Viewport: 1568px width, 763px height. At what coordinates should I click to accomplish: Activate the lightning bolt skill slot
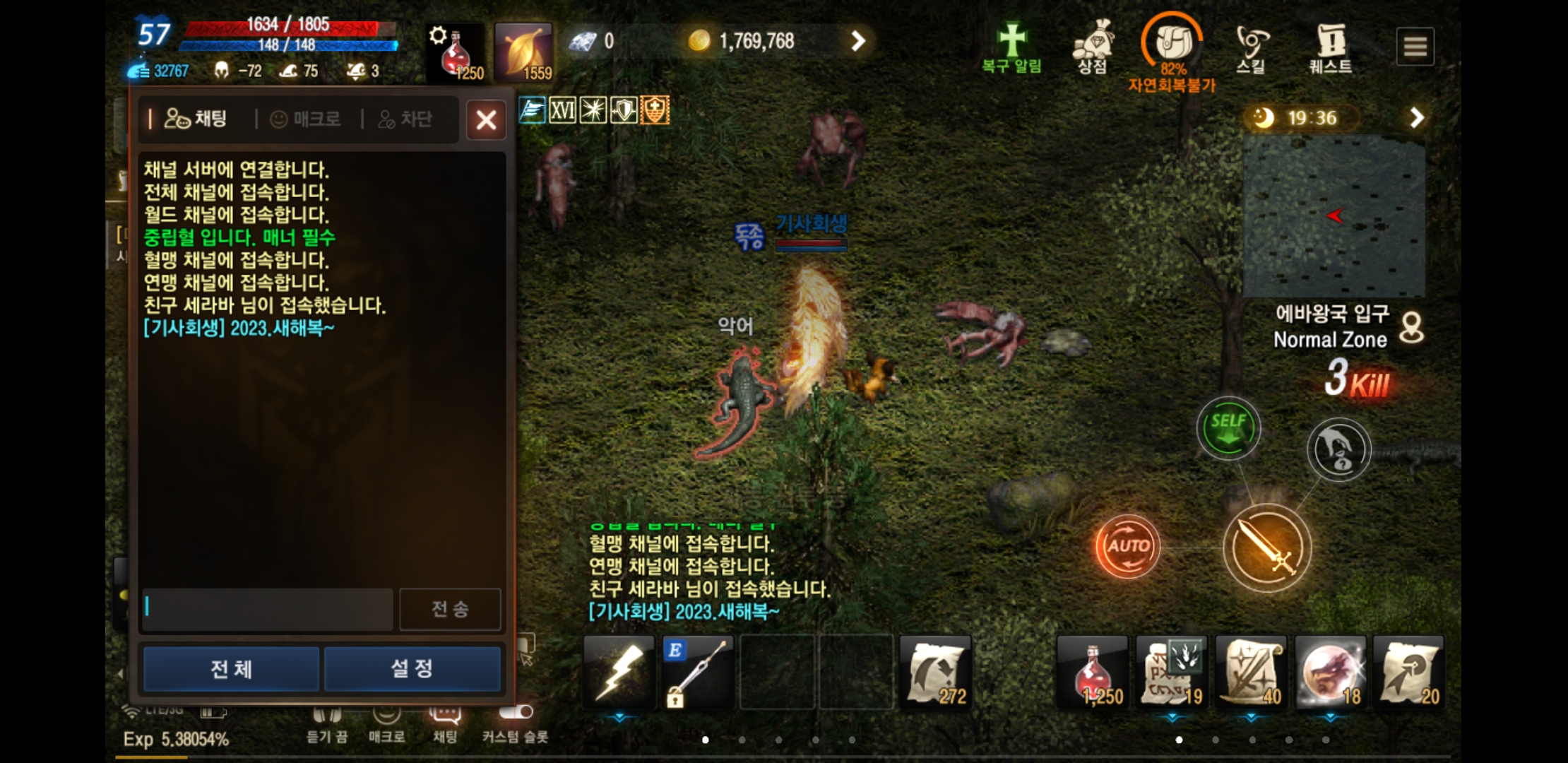click(x=619, y=672)
